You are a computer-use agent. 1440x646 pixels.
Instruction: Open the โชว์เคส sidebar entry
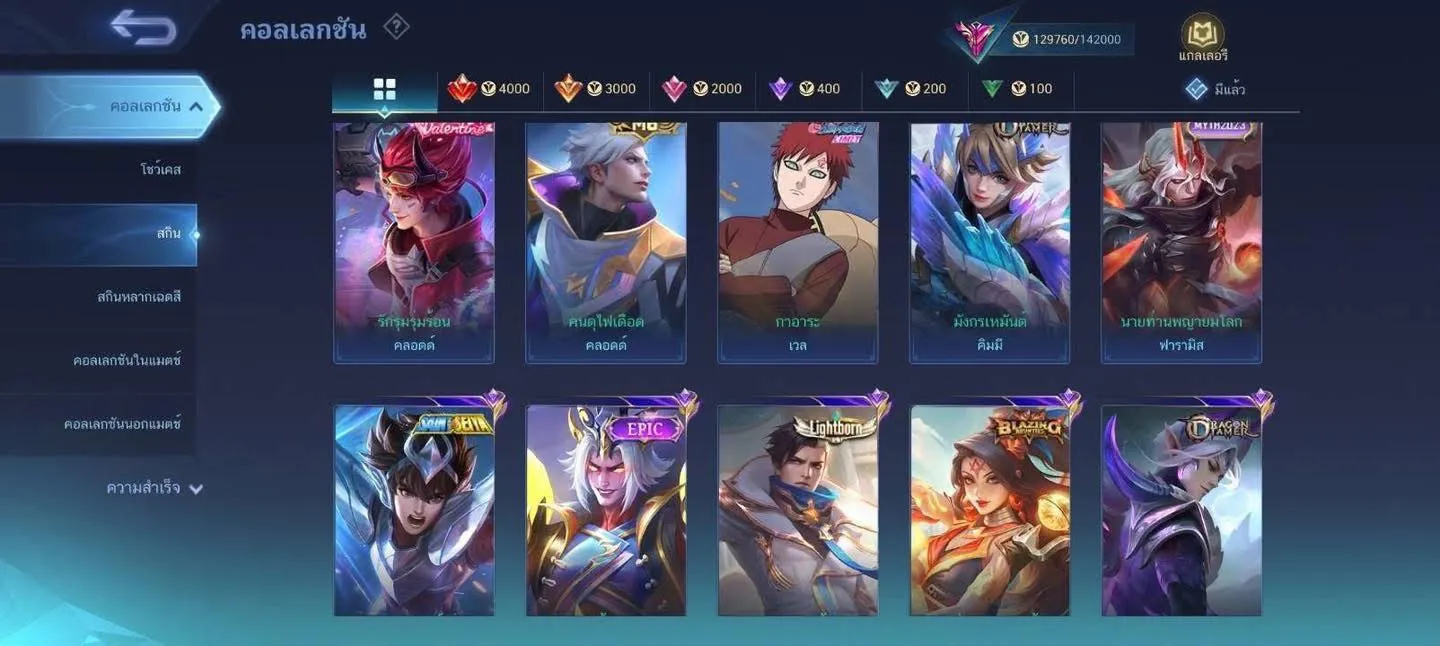(x=160, y=170)
